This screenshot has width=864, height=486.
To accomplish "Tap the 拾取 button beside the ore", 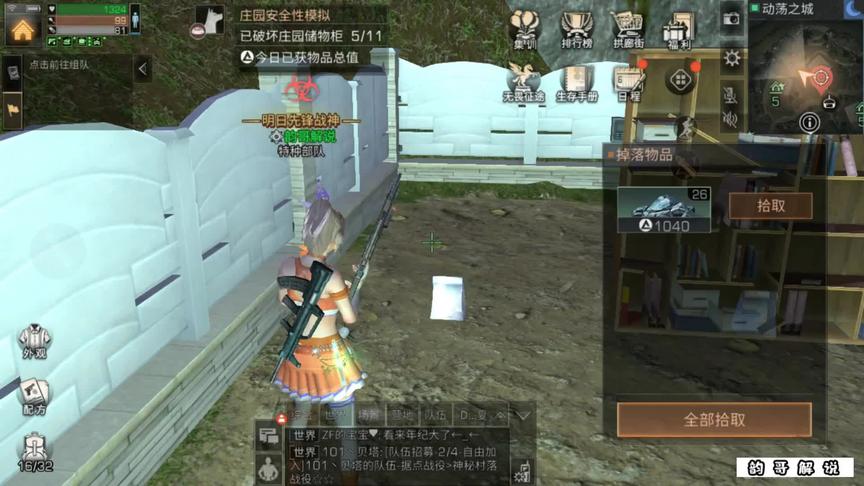I will [769, 206].
